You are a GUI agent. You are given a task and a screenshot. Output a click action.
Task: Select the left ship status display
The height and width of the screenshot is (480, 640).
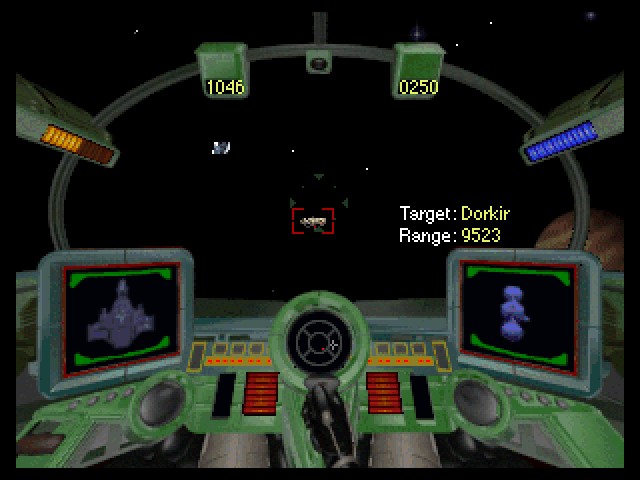click(121, 315)
